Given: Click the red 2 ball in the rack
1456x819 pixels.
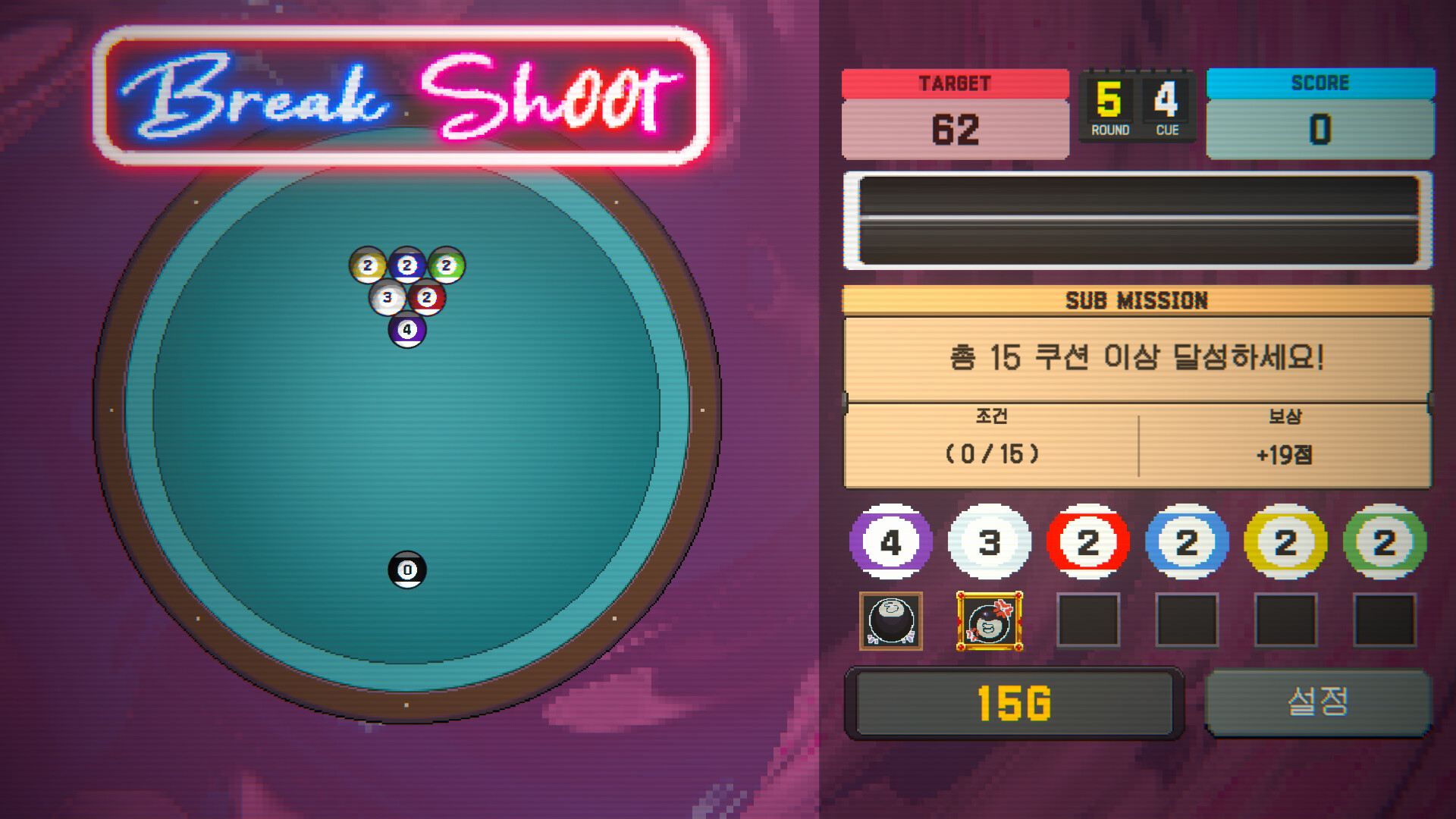Looking at the screenshot, I should (x=428, y=298).
